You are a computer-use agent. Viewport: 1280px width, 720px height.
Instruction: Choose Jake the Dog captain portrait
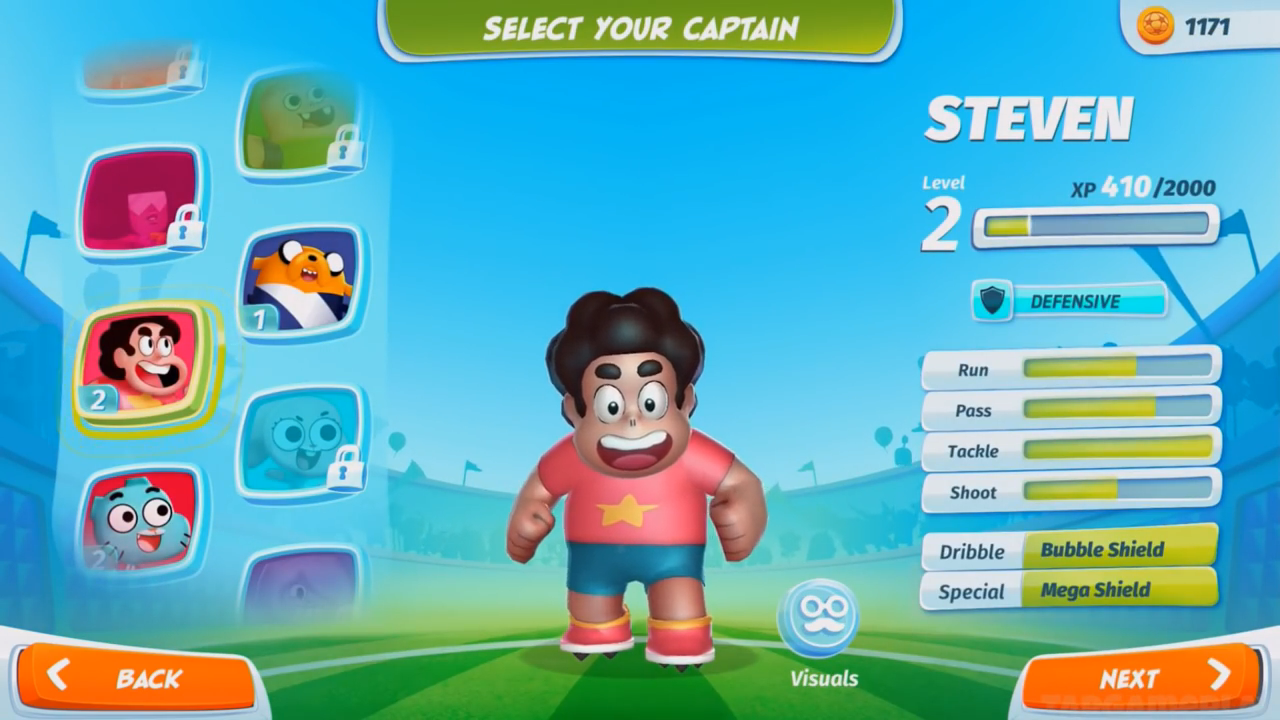[x=300, y=283]
